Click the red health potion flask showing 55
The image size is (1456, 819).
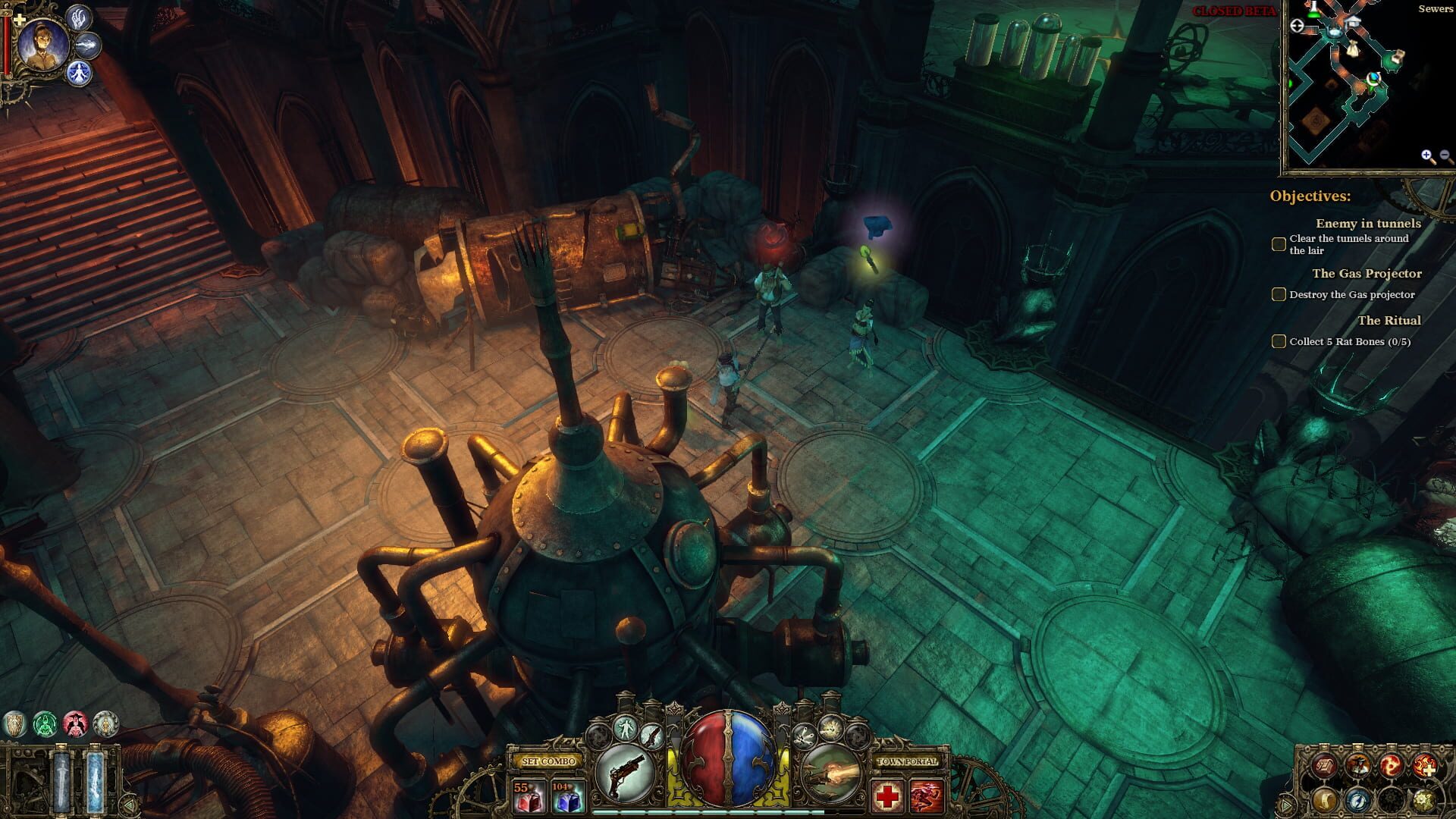click(530, 797)
